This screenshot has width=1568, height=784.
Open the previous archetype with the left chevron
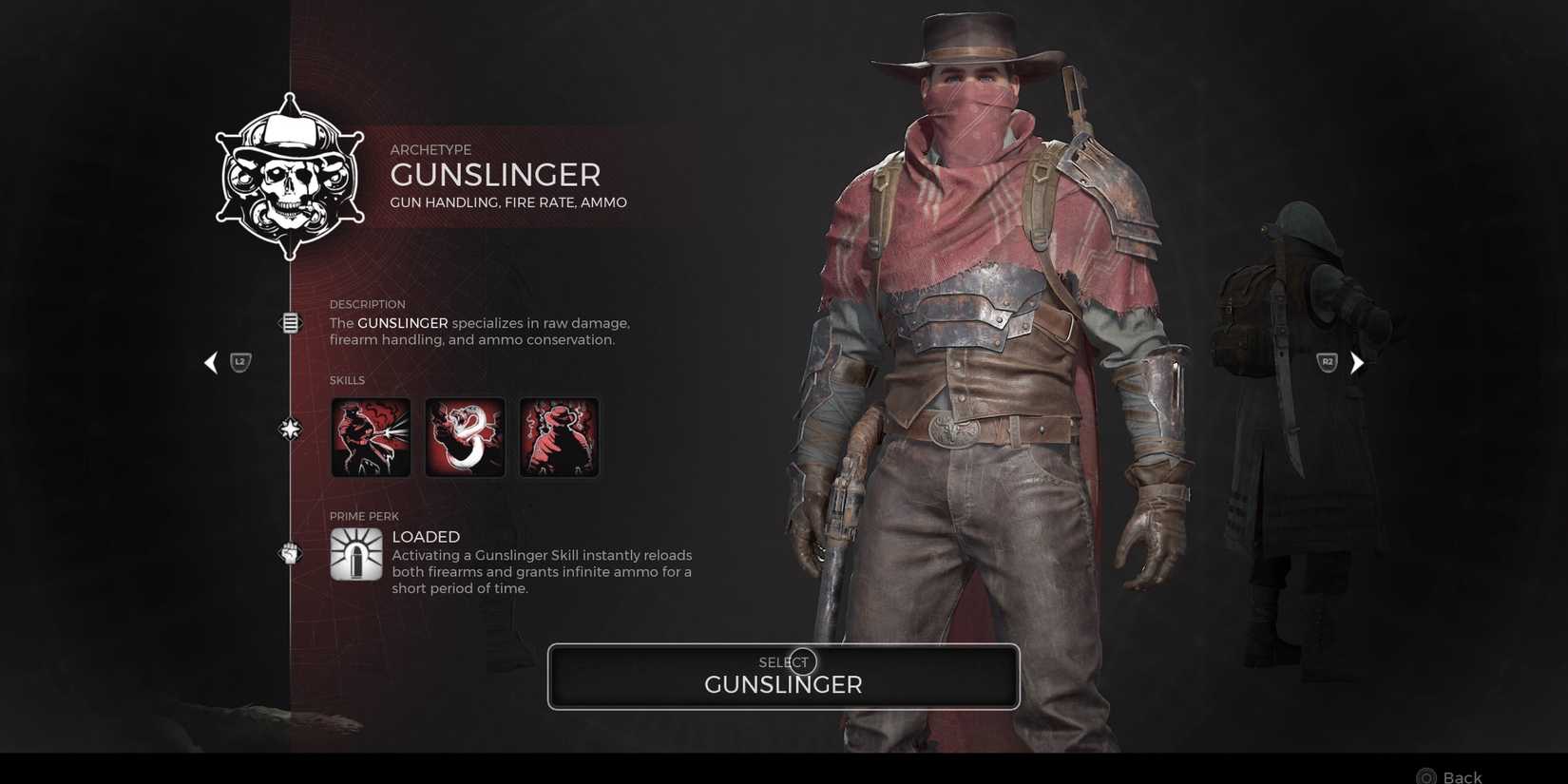click(x=211, y=362)
